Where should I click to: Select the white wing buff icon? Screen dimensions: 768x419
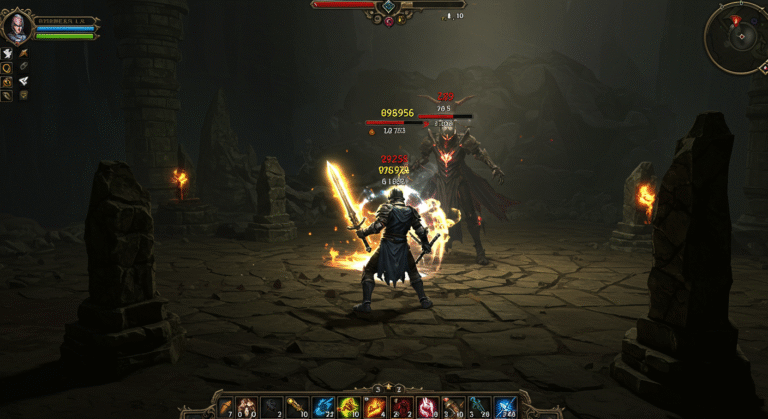[8, 52]
